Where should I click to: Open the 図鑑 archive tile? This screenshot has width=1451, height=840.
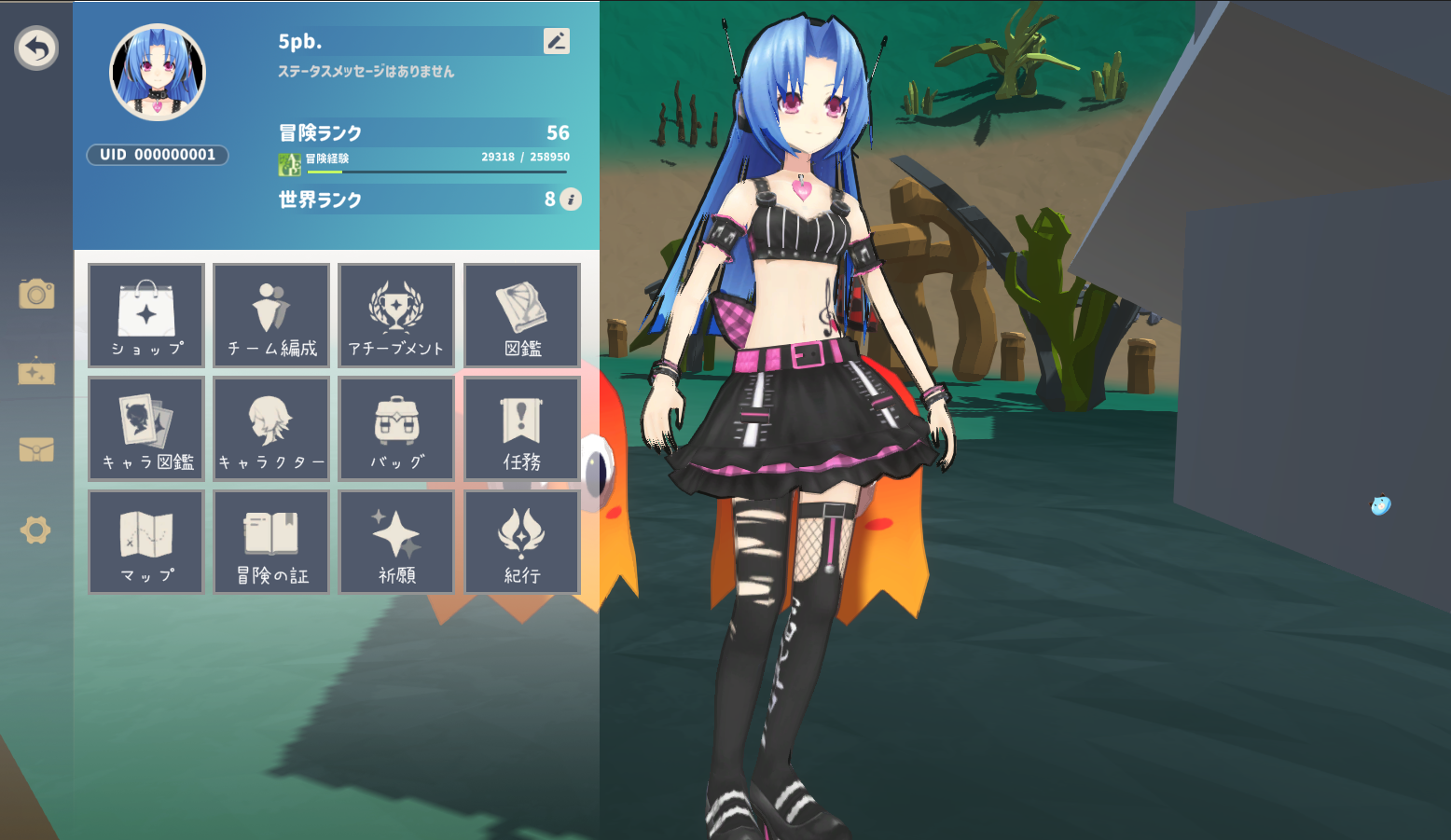click(x=522, y=315)
